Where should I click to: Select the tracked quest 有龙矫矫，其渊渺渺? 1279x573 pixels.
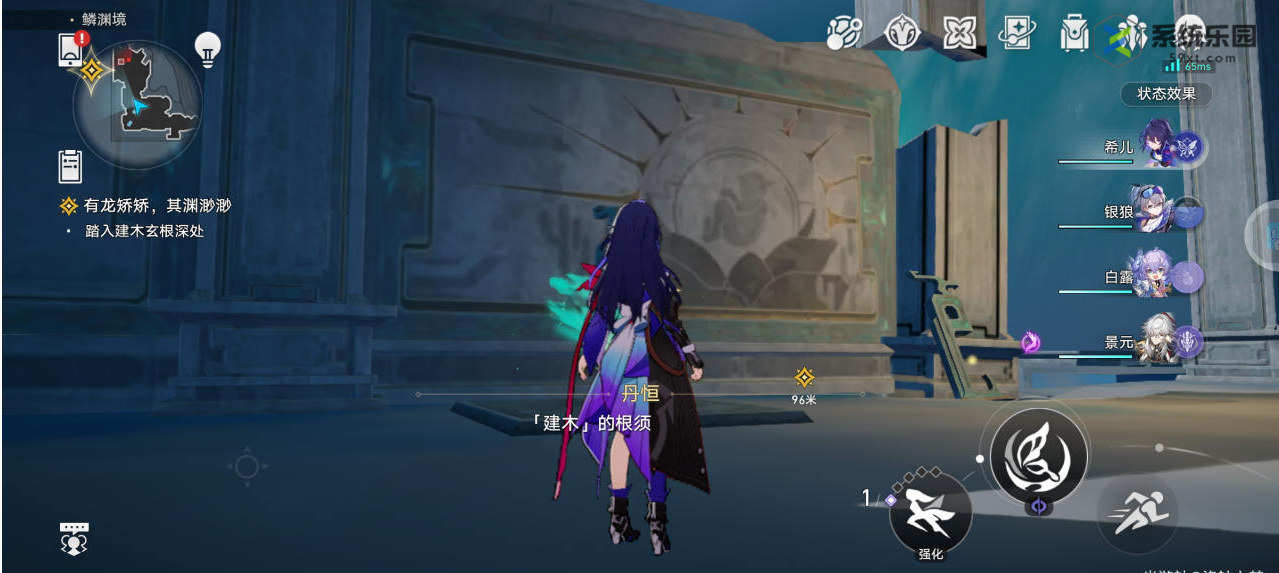click(x=157, y=206)
